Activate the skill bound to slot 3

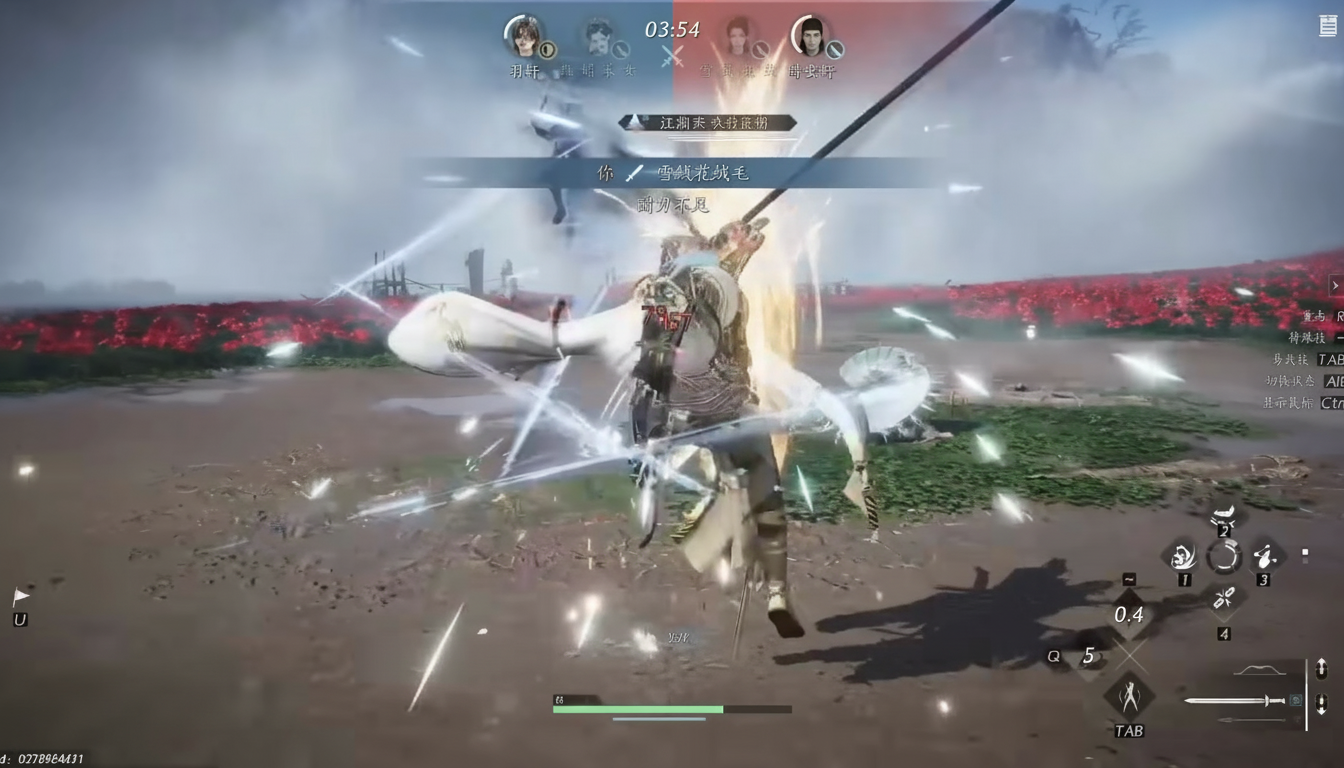pyautogui.click(x=1264, y=556)
